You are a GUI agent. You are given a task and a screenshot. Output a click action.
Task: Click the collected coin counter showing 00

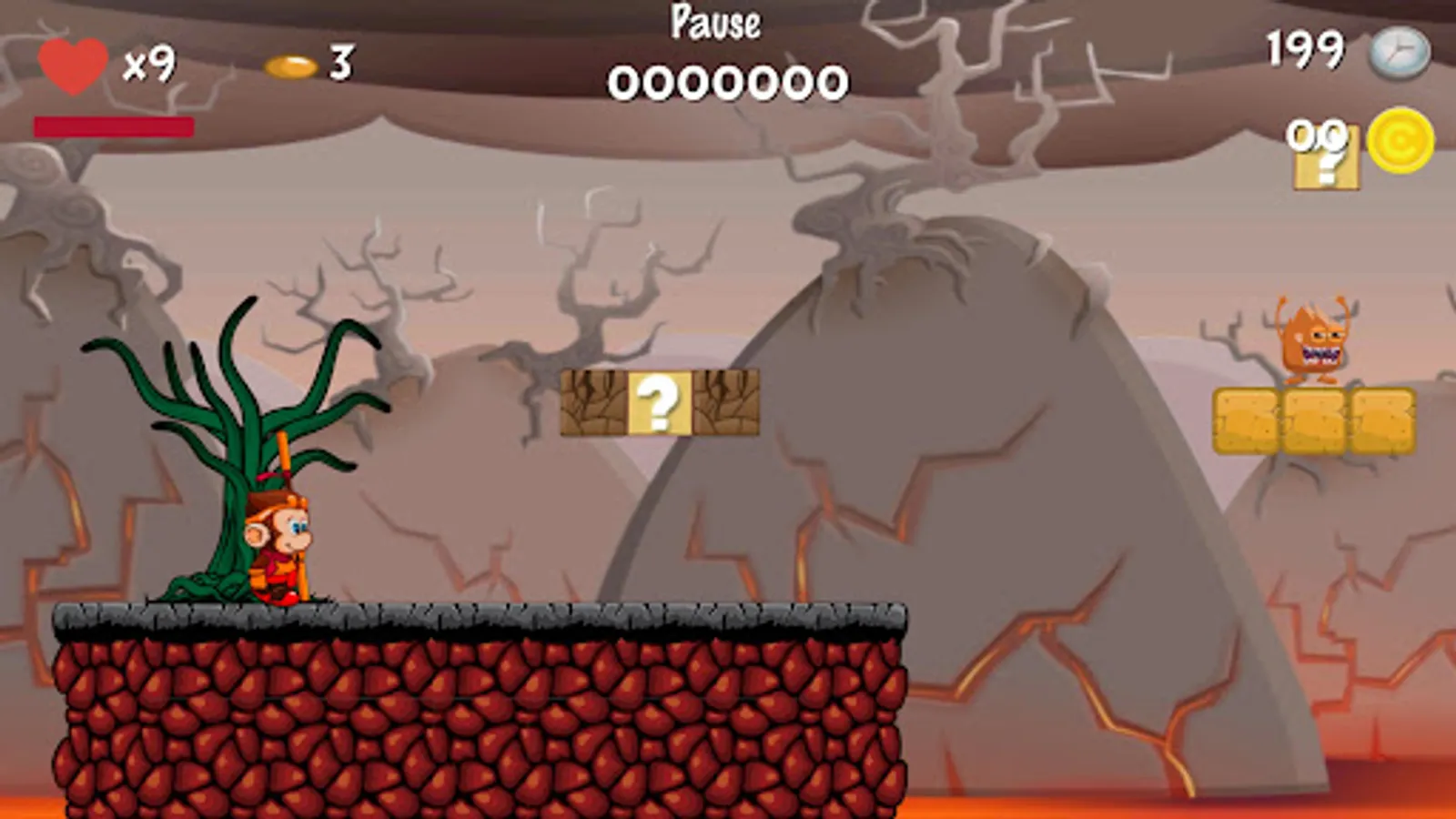(x=1315, y=135)
